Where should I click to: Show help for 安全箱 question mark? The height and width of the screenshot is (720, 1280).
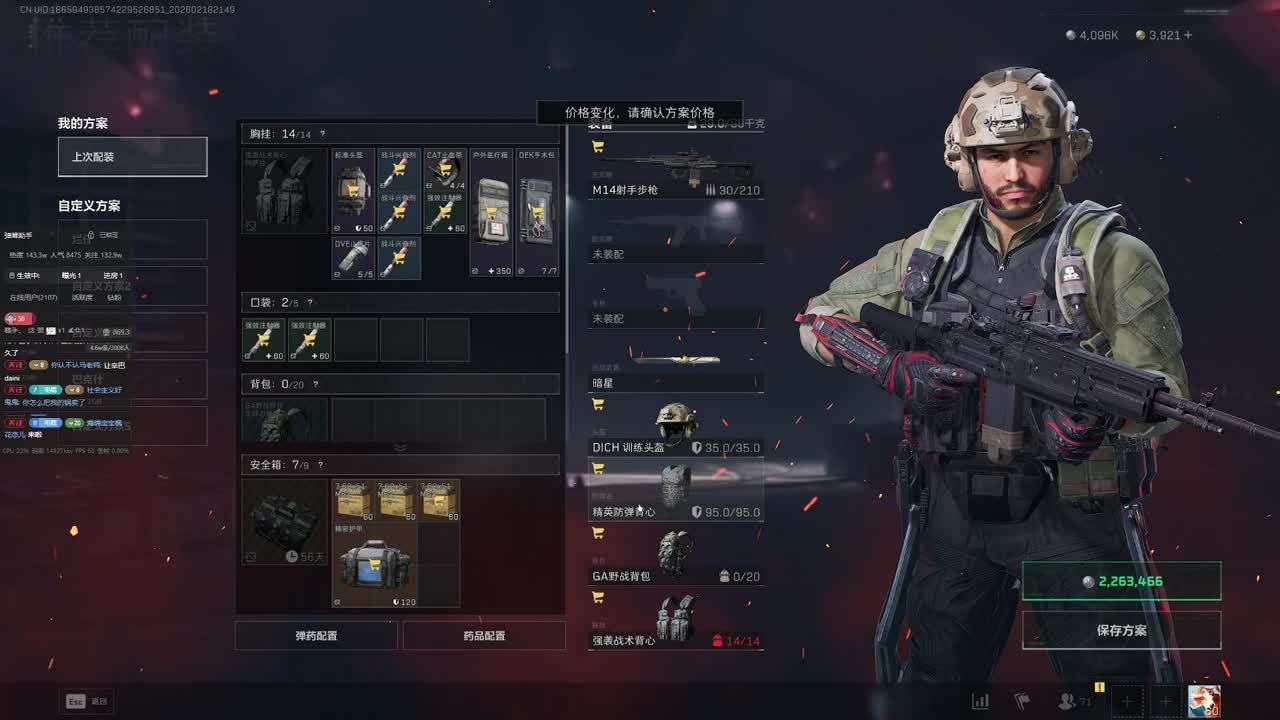click(321, 465)
